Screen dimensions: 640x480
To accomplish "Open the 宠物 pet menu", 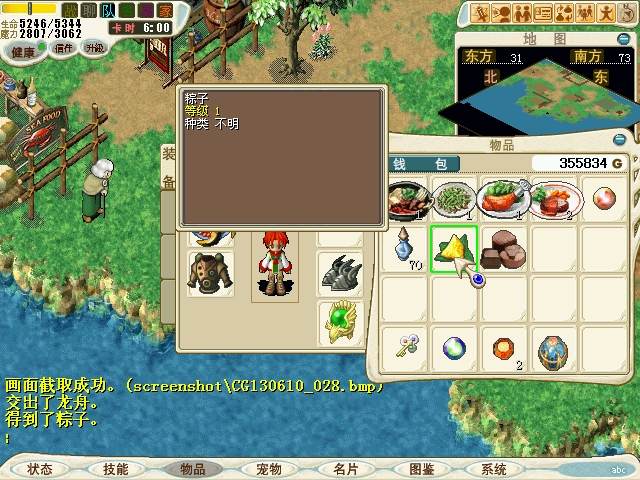I will point(268,469).
